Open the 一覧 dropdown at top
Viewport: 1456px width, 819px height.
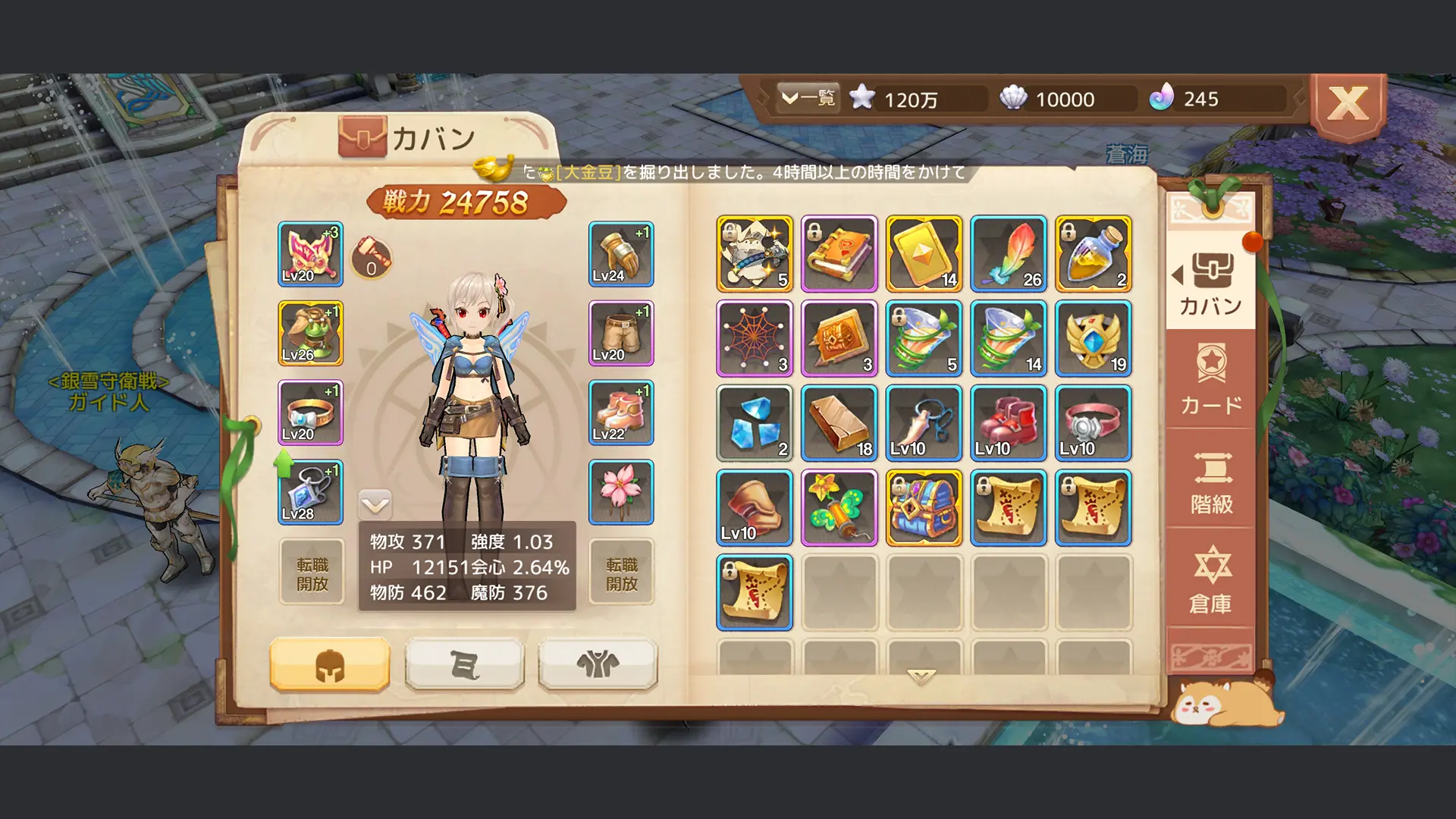tap(808, 97)
